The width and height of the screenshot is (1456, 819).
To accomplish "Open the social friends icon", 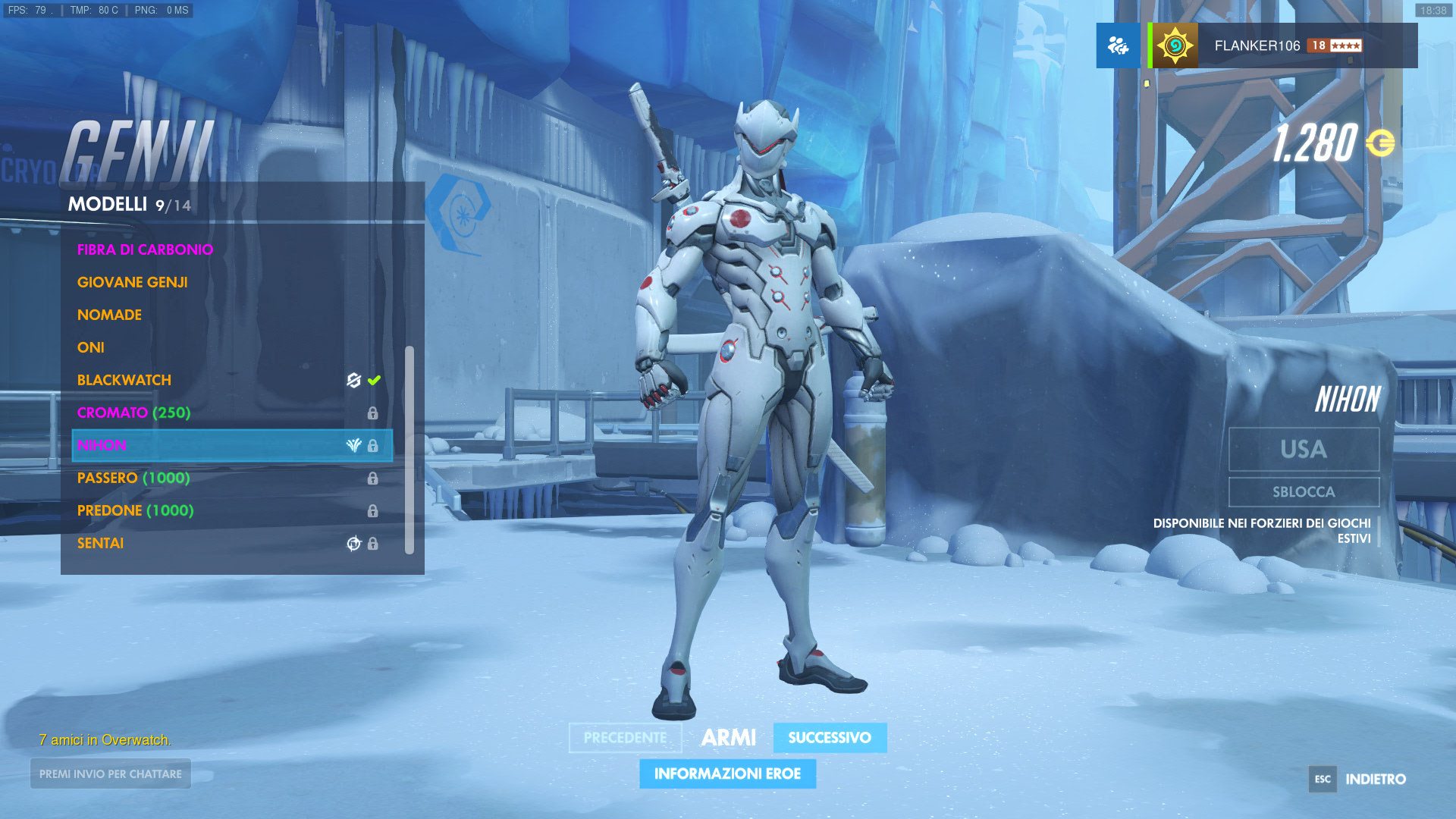I will pos(1118,45).
